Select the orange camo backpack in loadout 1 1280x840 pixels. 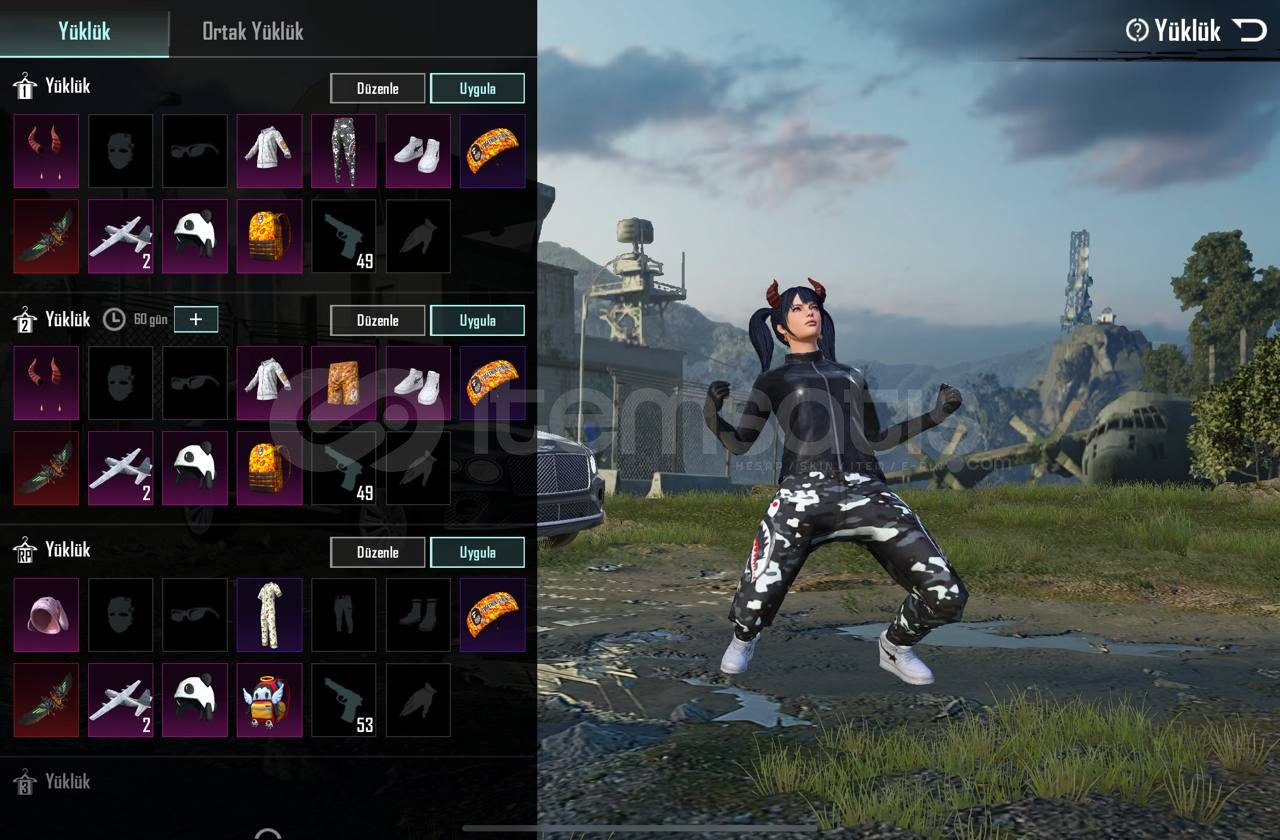[x=270, y=236]
